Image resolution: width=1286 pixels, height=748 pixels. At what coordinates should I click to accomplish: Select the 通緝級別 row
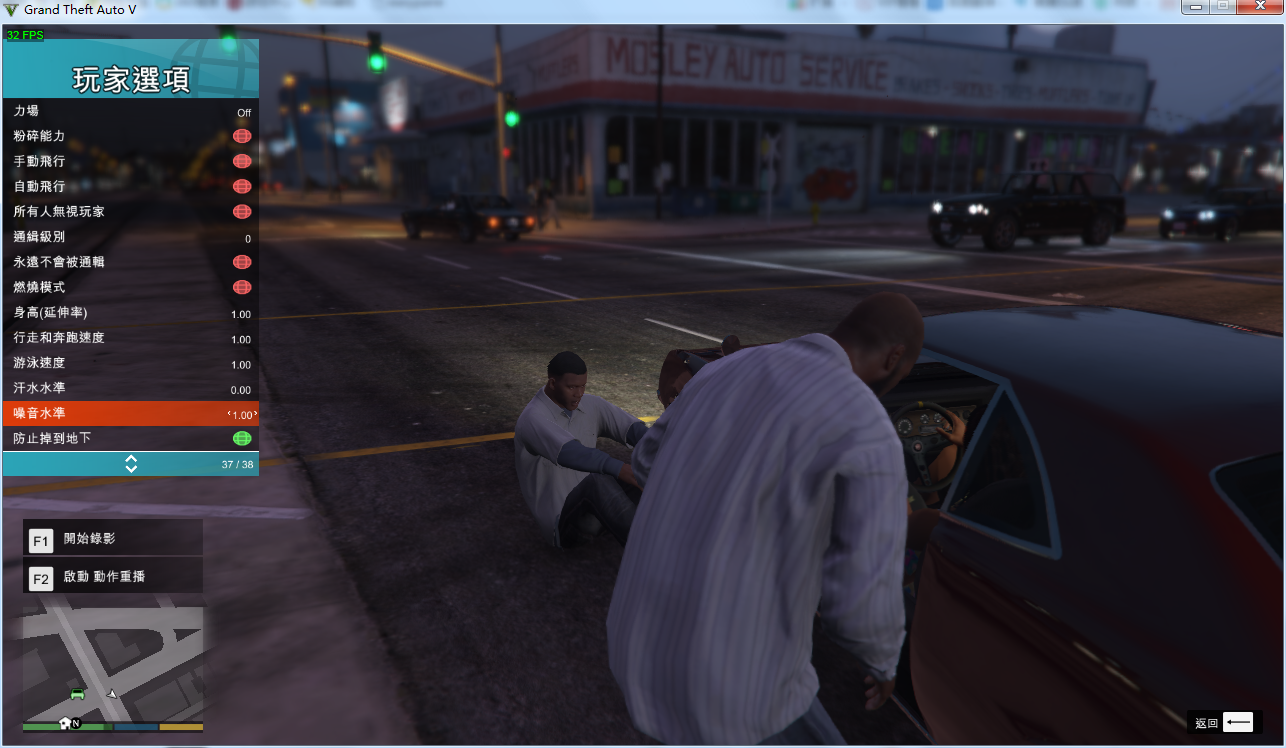pyautogui.click(x=130, y=237)
